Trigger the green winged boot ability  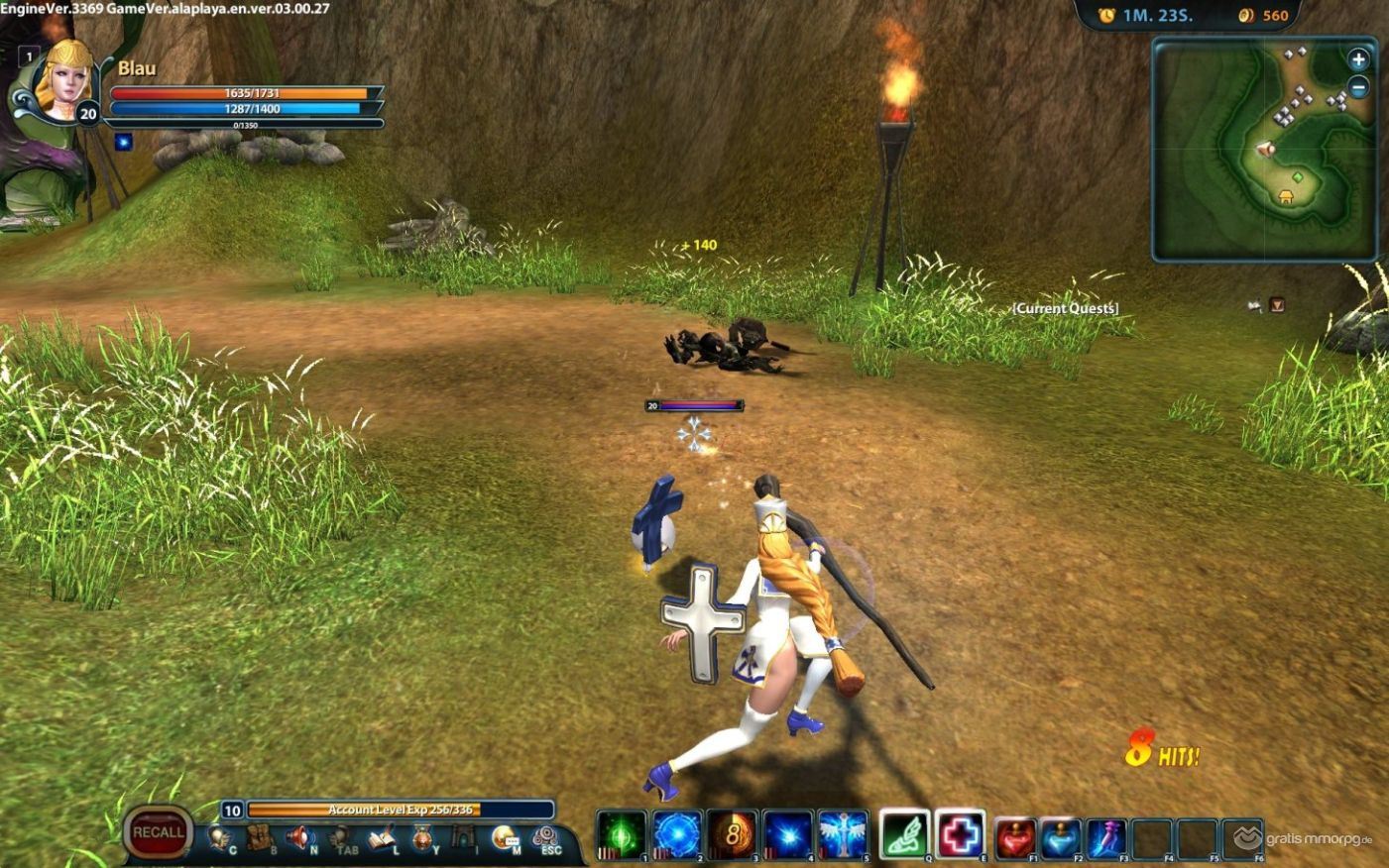[x=904, y=834]
